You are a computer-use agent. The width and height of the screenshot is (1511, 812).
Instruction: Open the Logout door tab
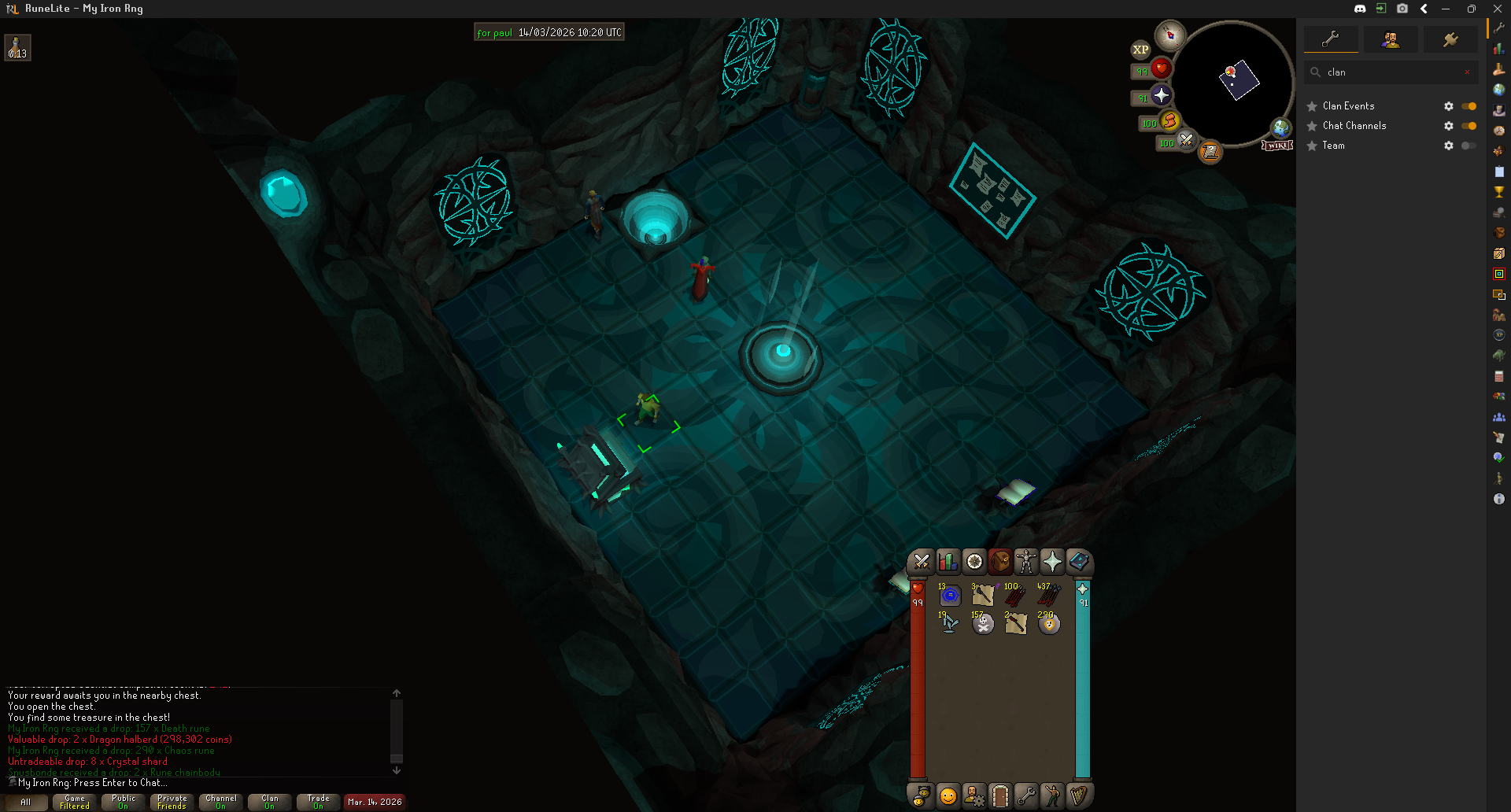tap(999, 796)
